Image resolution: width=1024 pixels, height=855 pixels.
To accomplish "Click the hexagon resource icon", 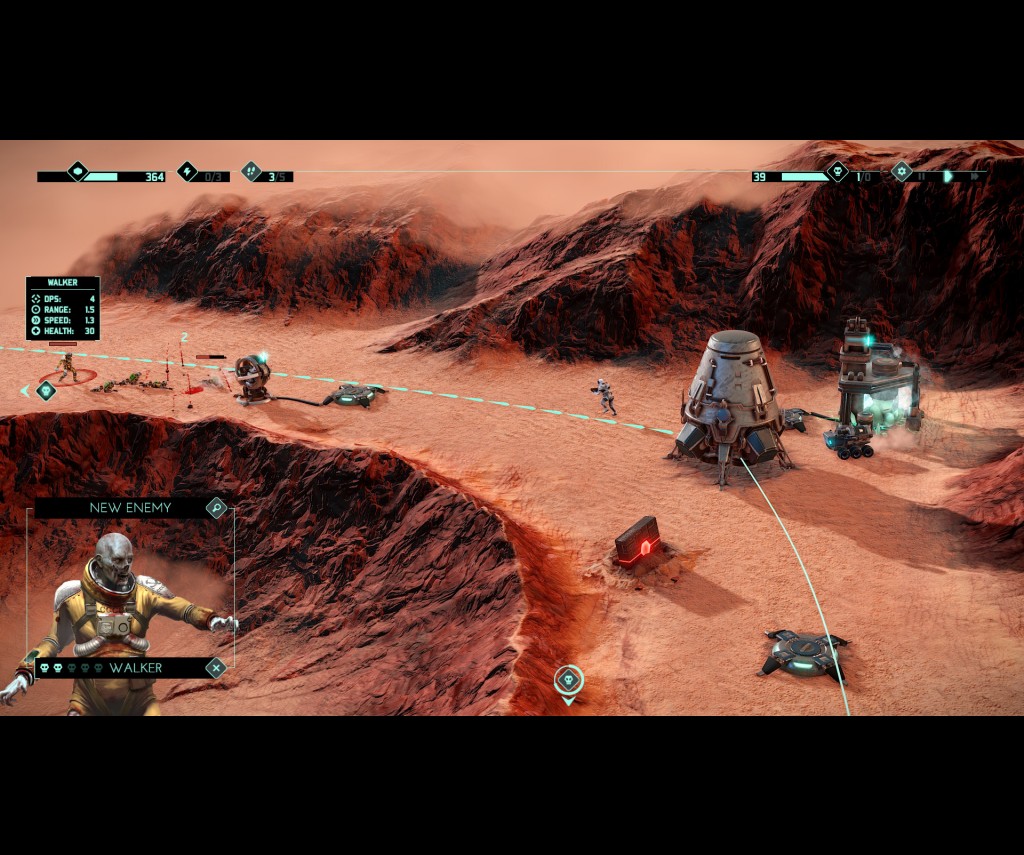I will pyautogui.click(x=77, y=171).
